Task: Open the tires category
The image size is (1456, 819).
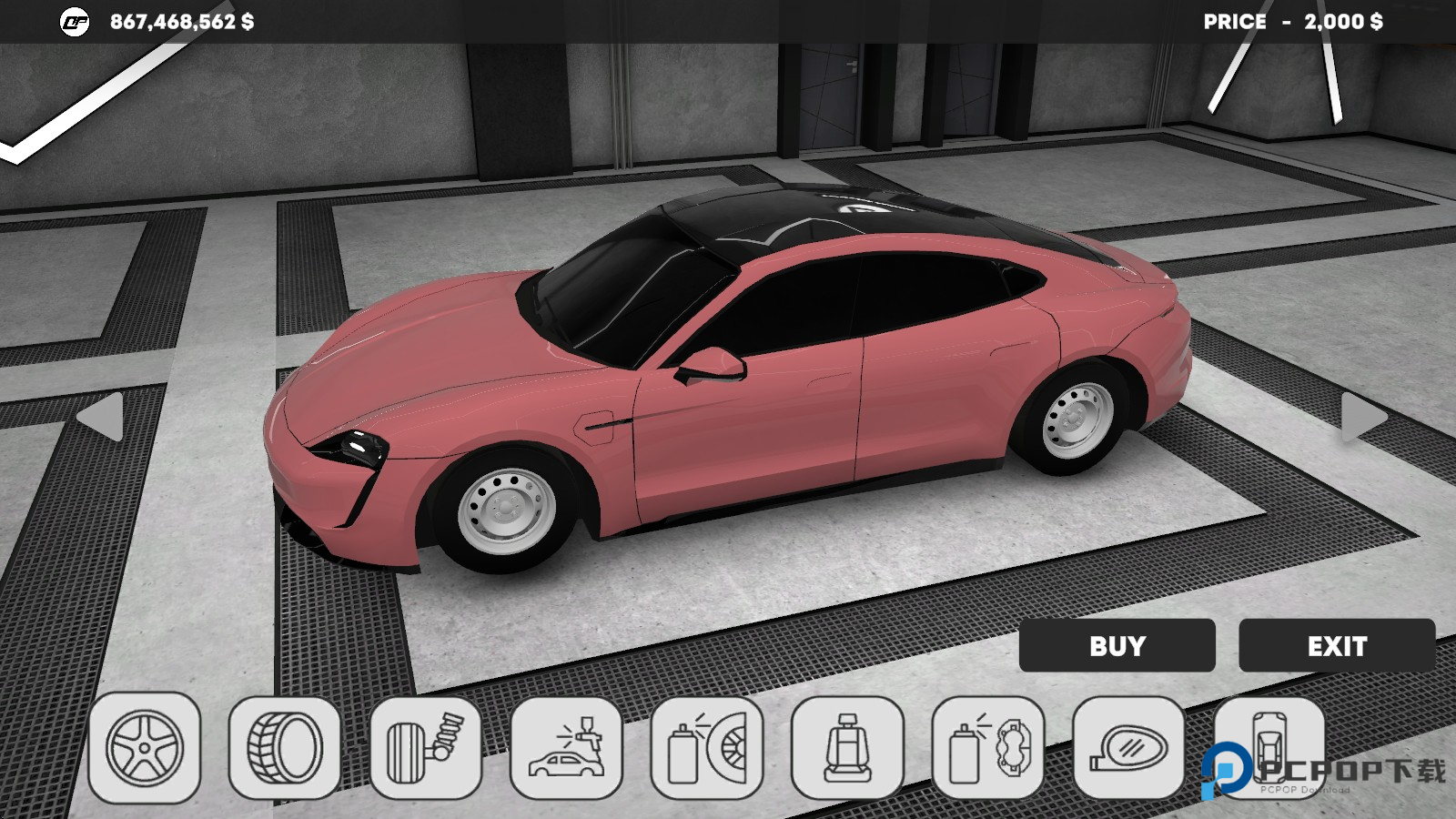Action: click(x=285, y=748)
